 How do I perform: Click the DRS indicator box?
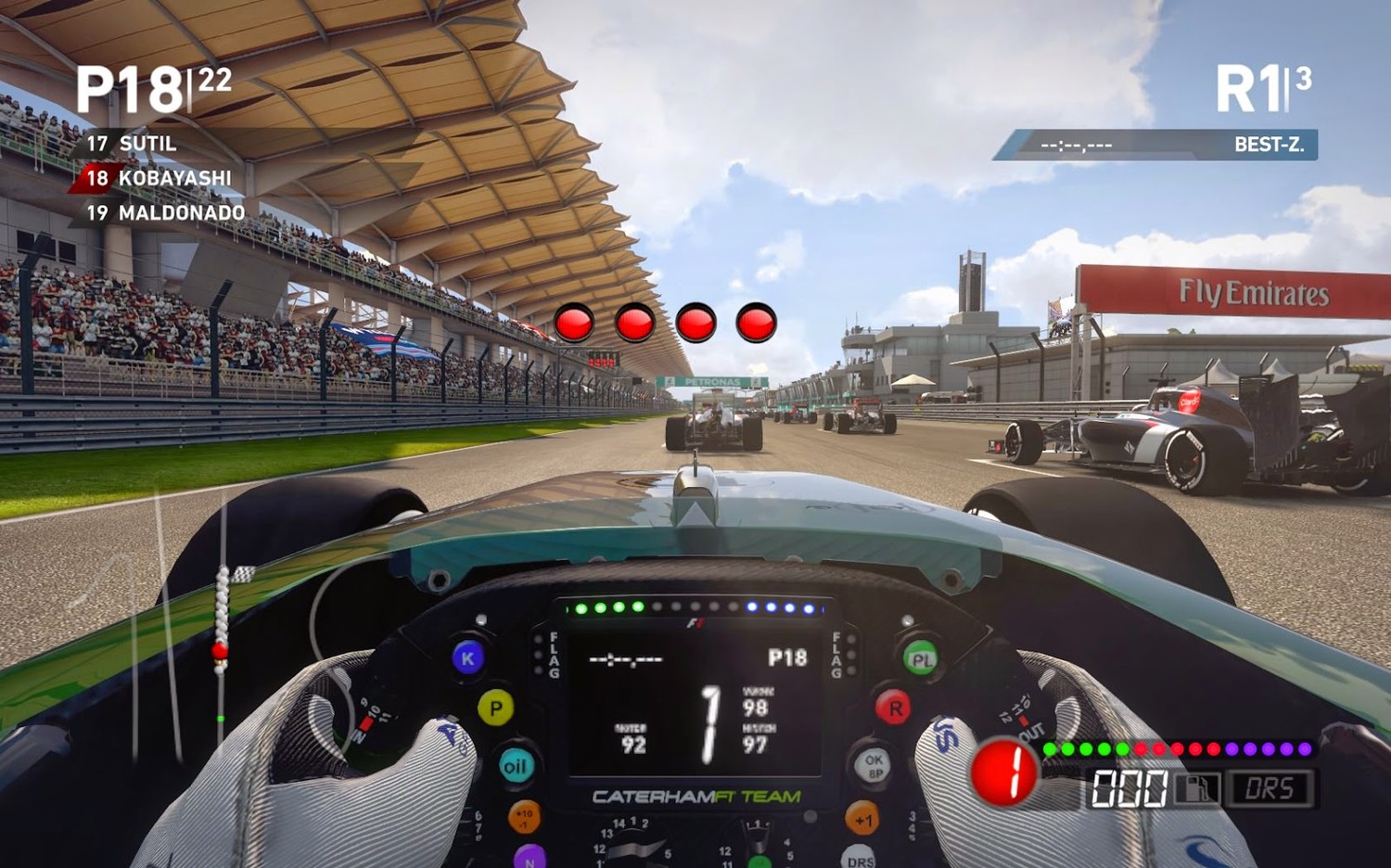(x=1268, y=789)
